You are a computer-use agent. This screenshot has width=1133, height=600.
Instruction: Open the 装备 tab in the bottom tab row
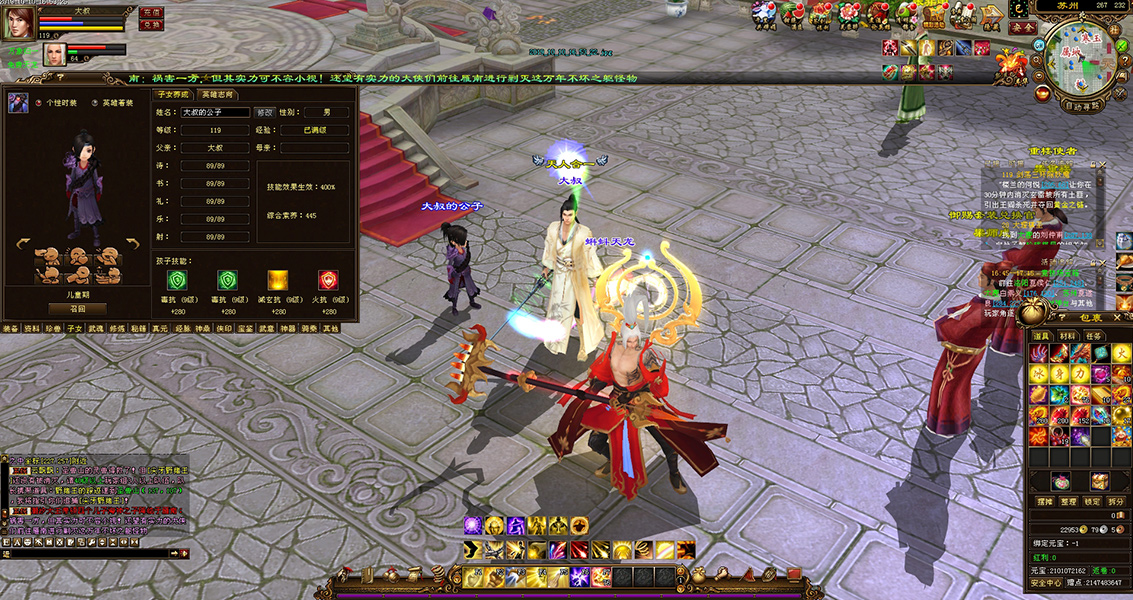(x=10, y=328)
